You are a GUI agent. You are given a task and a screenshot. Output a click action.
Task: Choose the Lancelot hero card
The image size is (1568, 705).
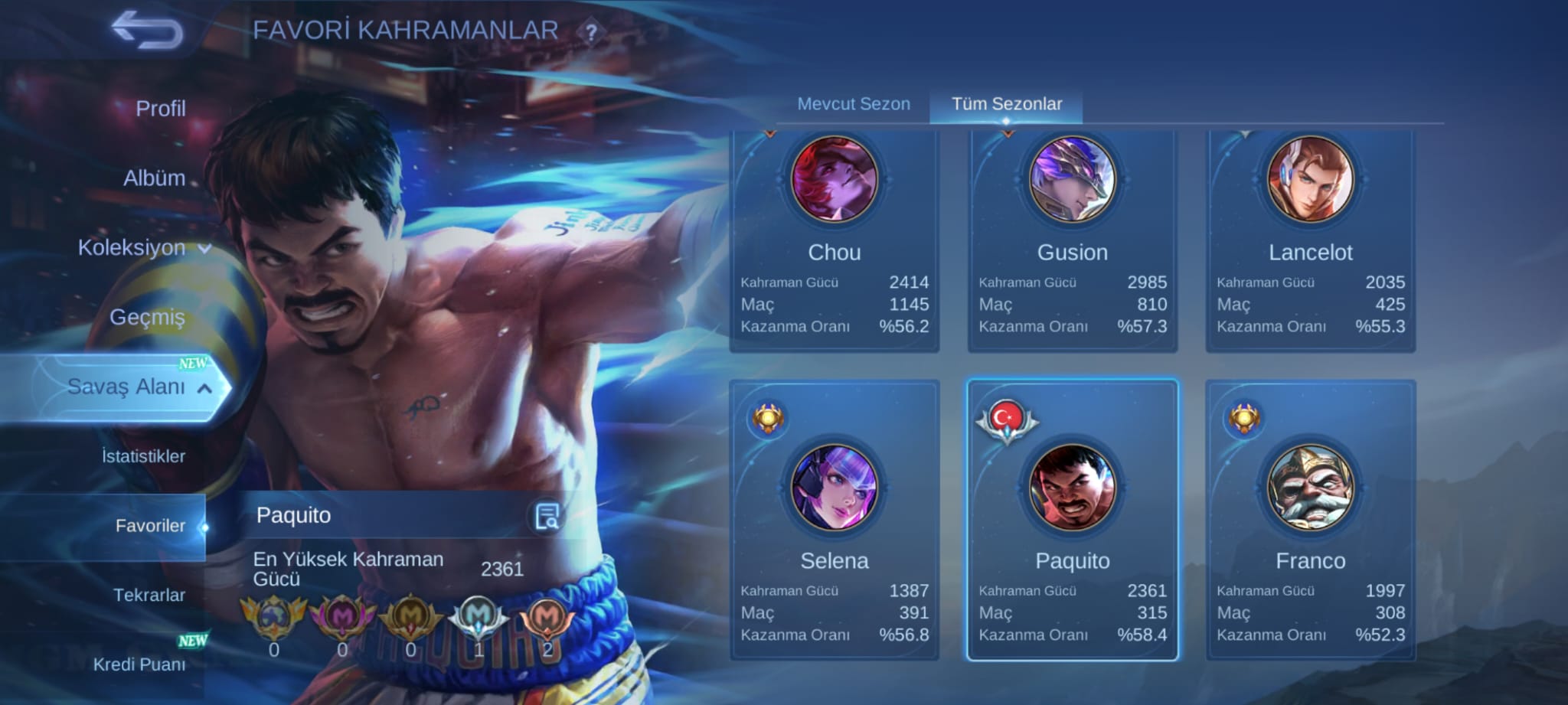pyautogui.click(x=1310, y=241)
